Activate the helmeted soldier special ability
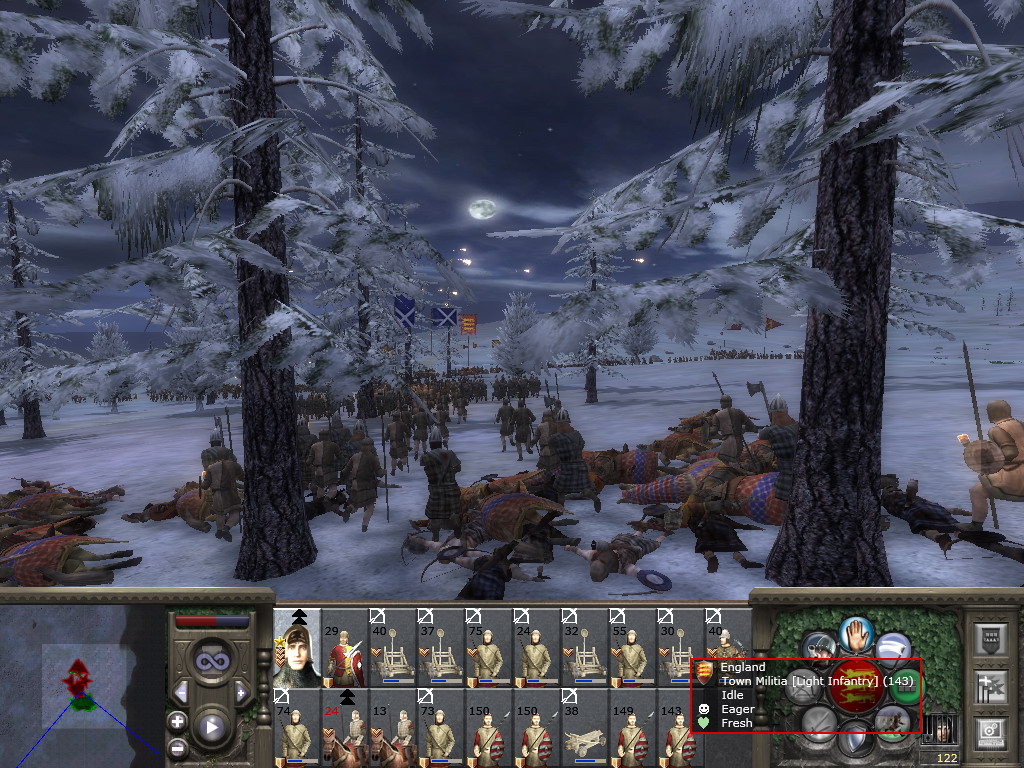1024x768 pixels. (819, 647)
